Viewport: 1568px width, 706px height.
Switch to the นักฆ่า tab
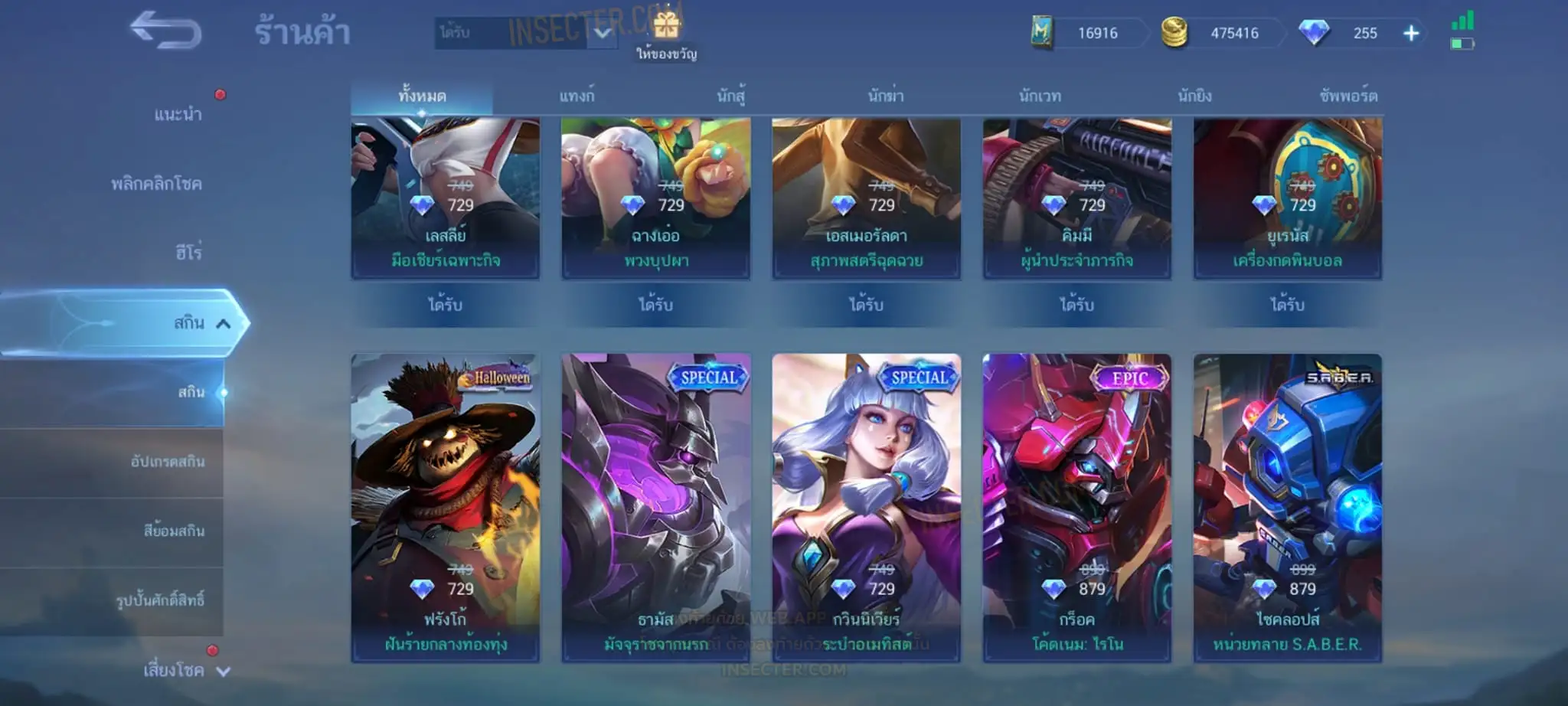coord(886,96)
